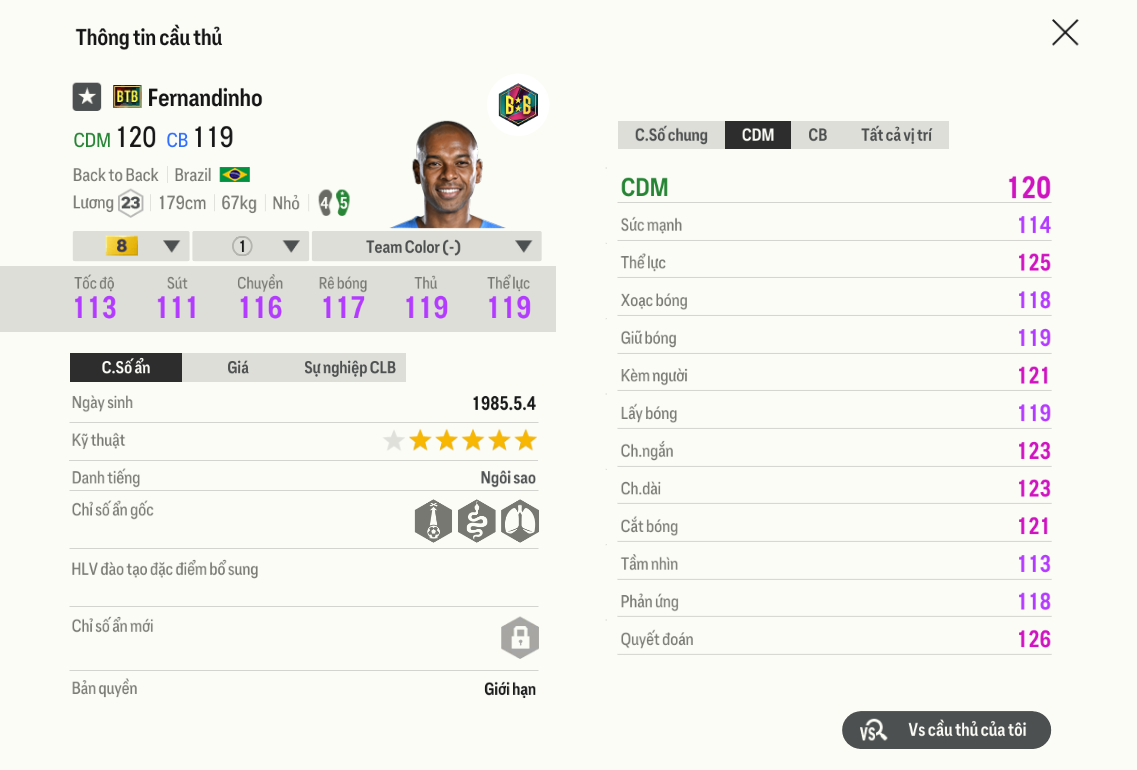Open the Sự nghiệp CLB tab
1137x770 pixels.
(350, 367)
